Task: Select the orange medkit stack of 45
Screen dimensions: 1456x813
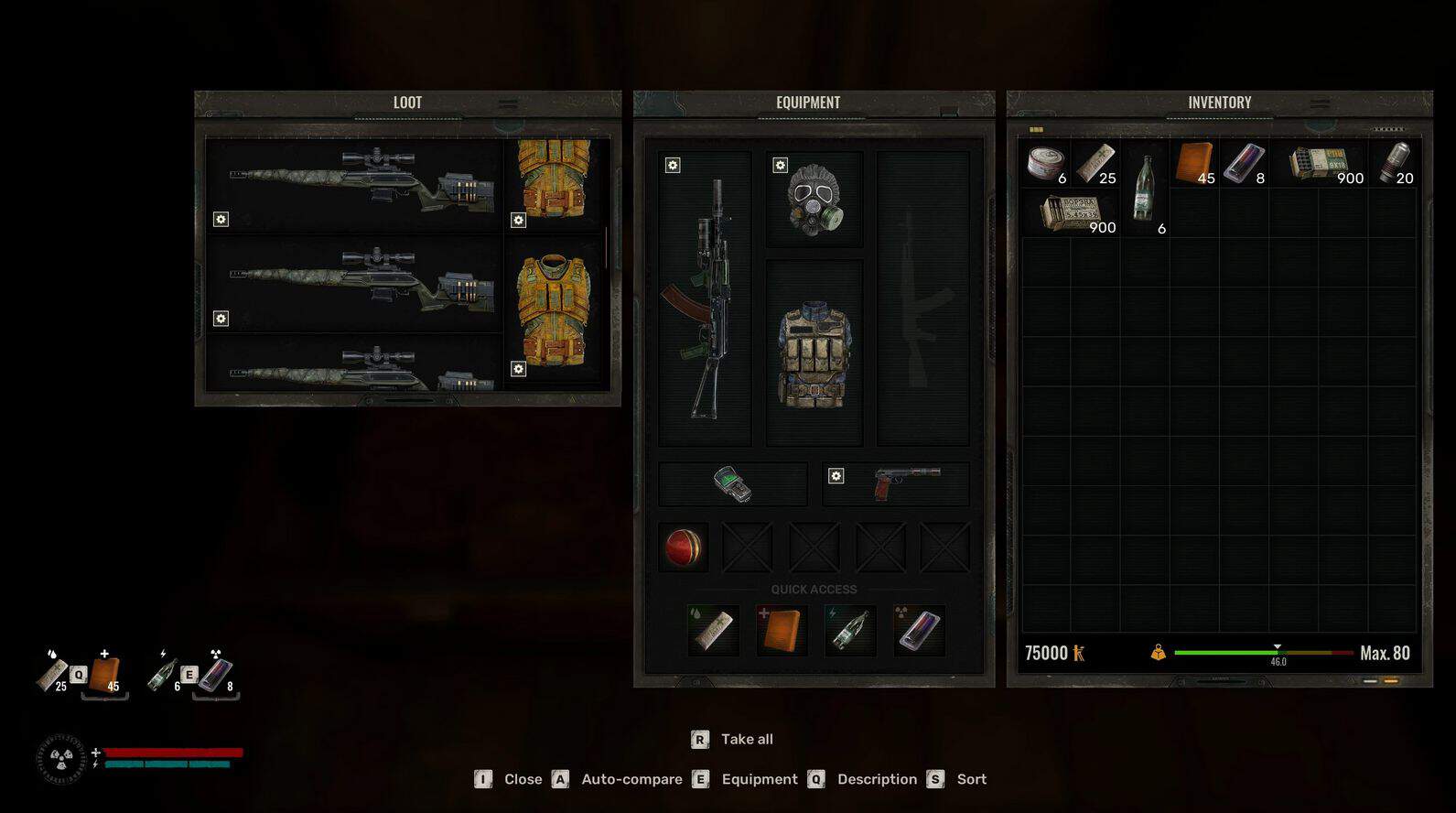Action: (1194, 164)
